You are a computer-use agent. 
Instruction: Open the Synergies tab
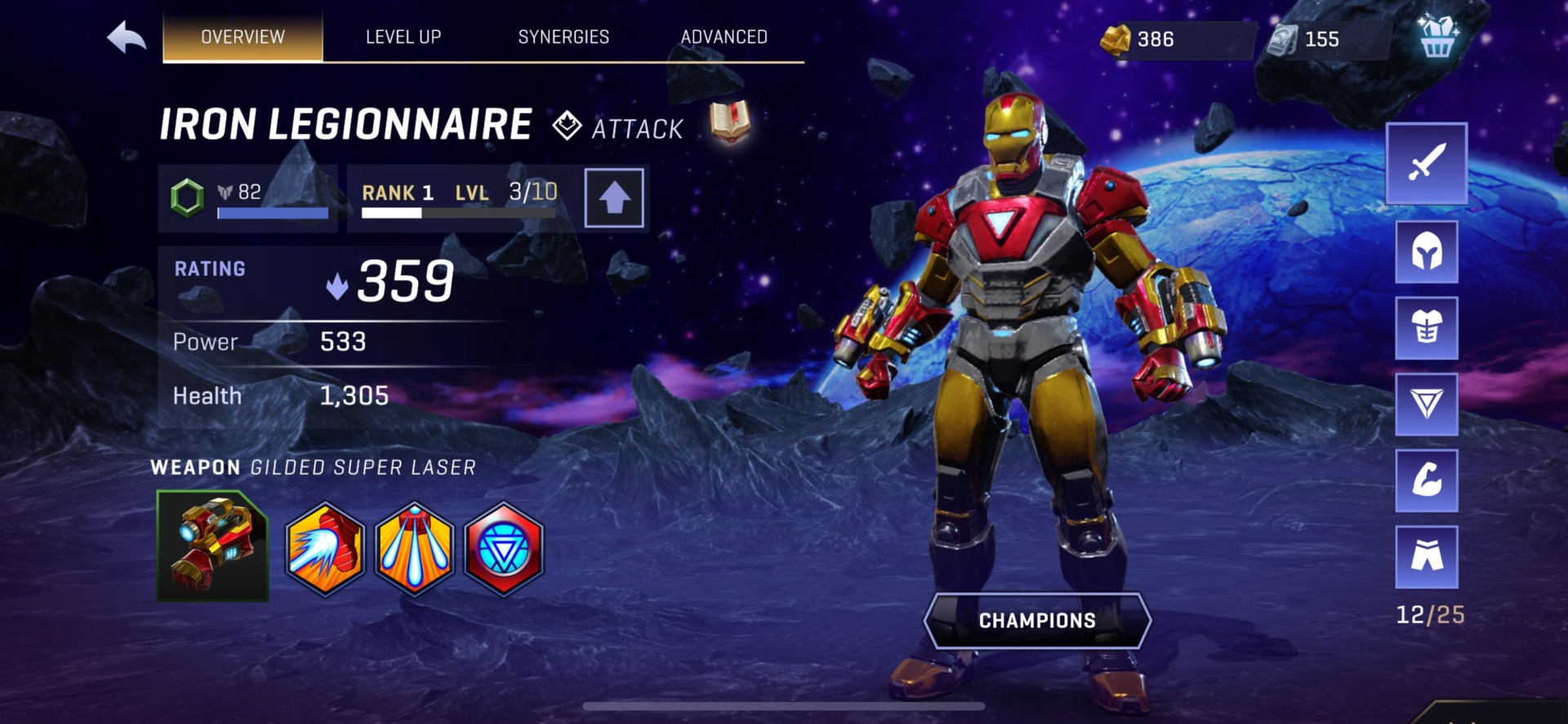(563, 37)
